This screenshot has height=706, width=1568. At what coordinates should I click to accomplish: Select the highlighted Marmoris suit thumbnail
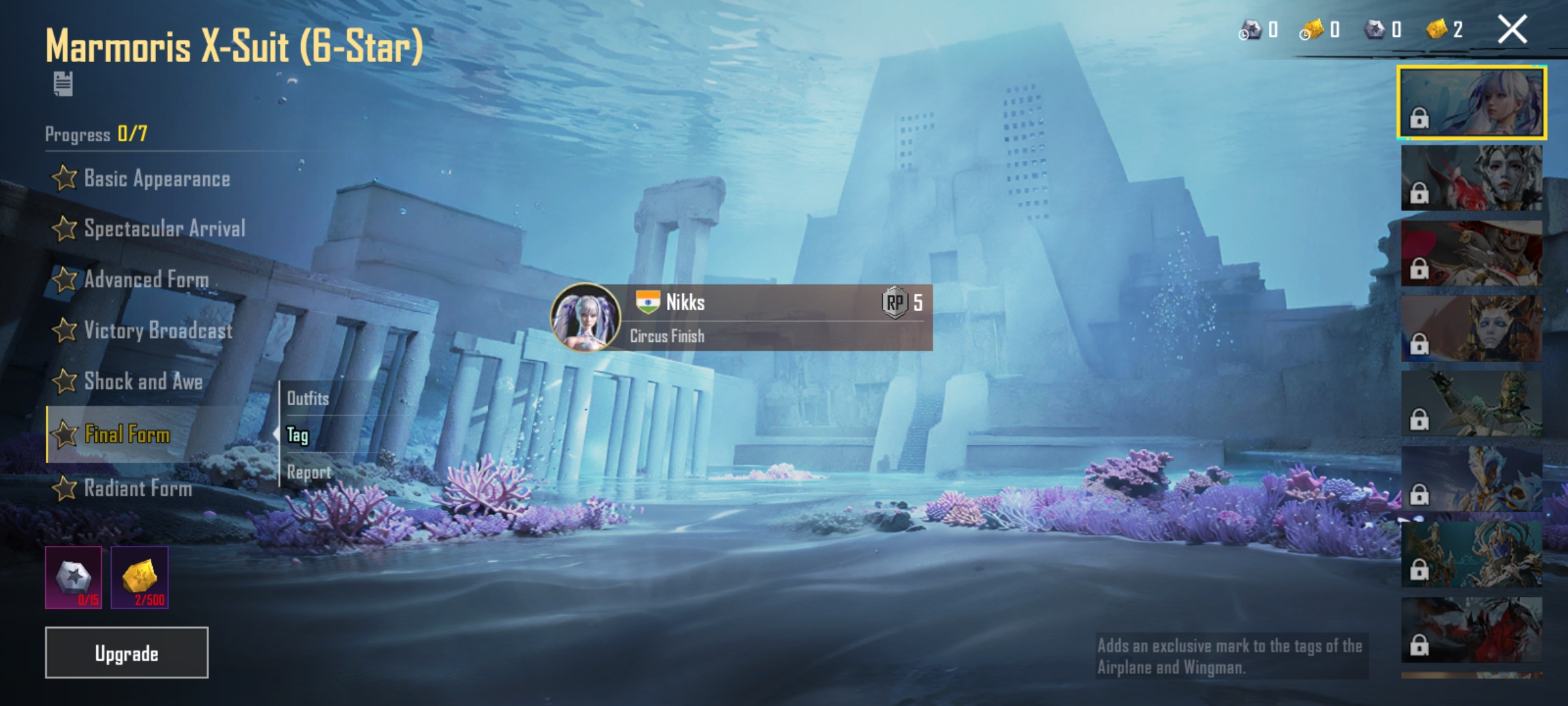click(x=1471, y=103)
